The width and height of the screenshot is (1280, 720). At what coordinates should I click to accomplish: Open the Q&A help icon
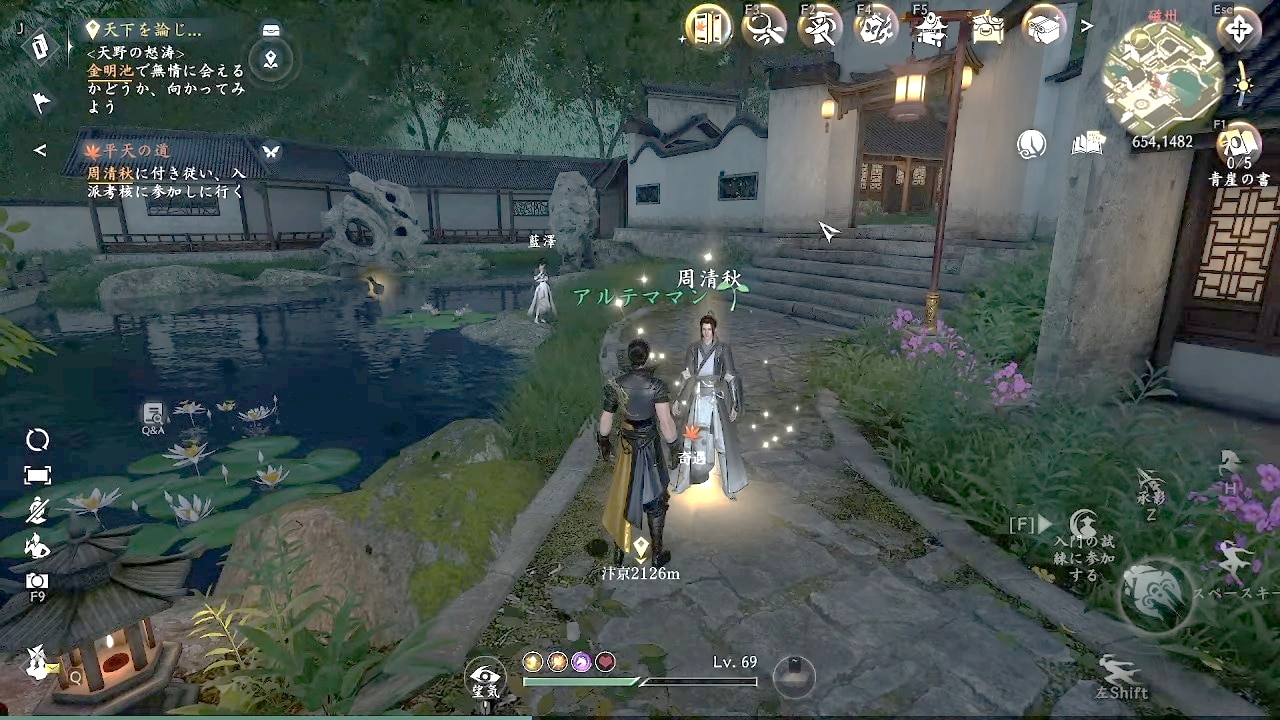[x=153, y=415]
